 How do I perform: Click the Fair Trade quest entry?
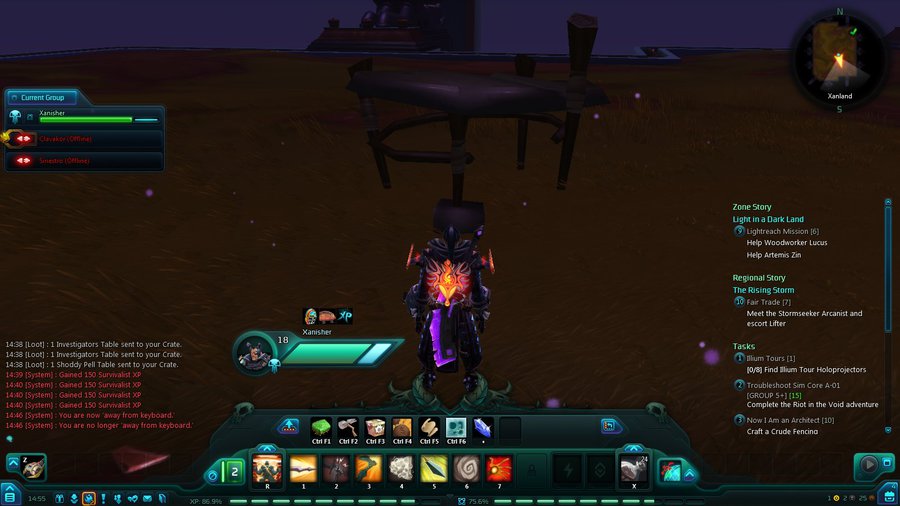[x=770, y=302]
